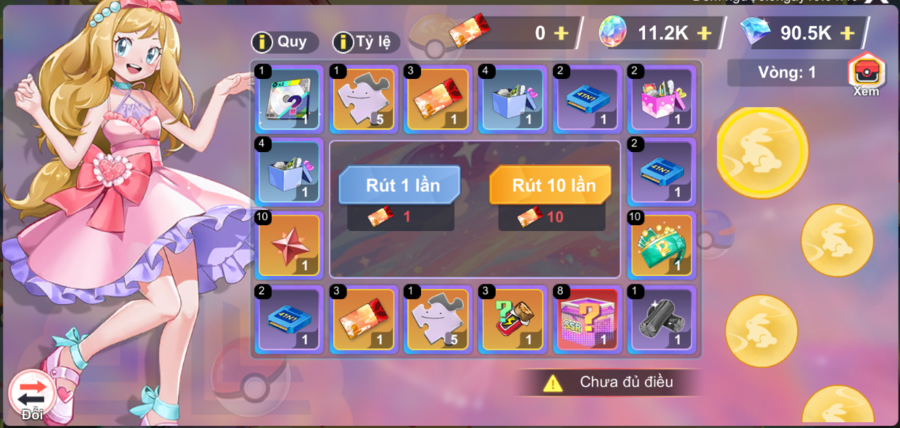The height and width of the screenshot is (428, 900).
Task: Add more blue diamonds with plus
Action: coord(848,33)
